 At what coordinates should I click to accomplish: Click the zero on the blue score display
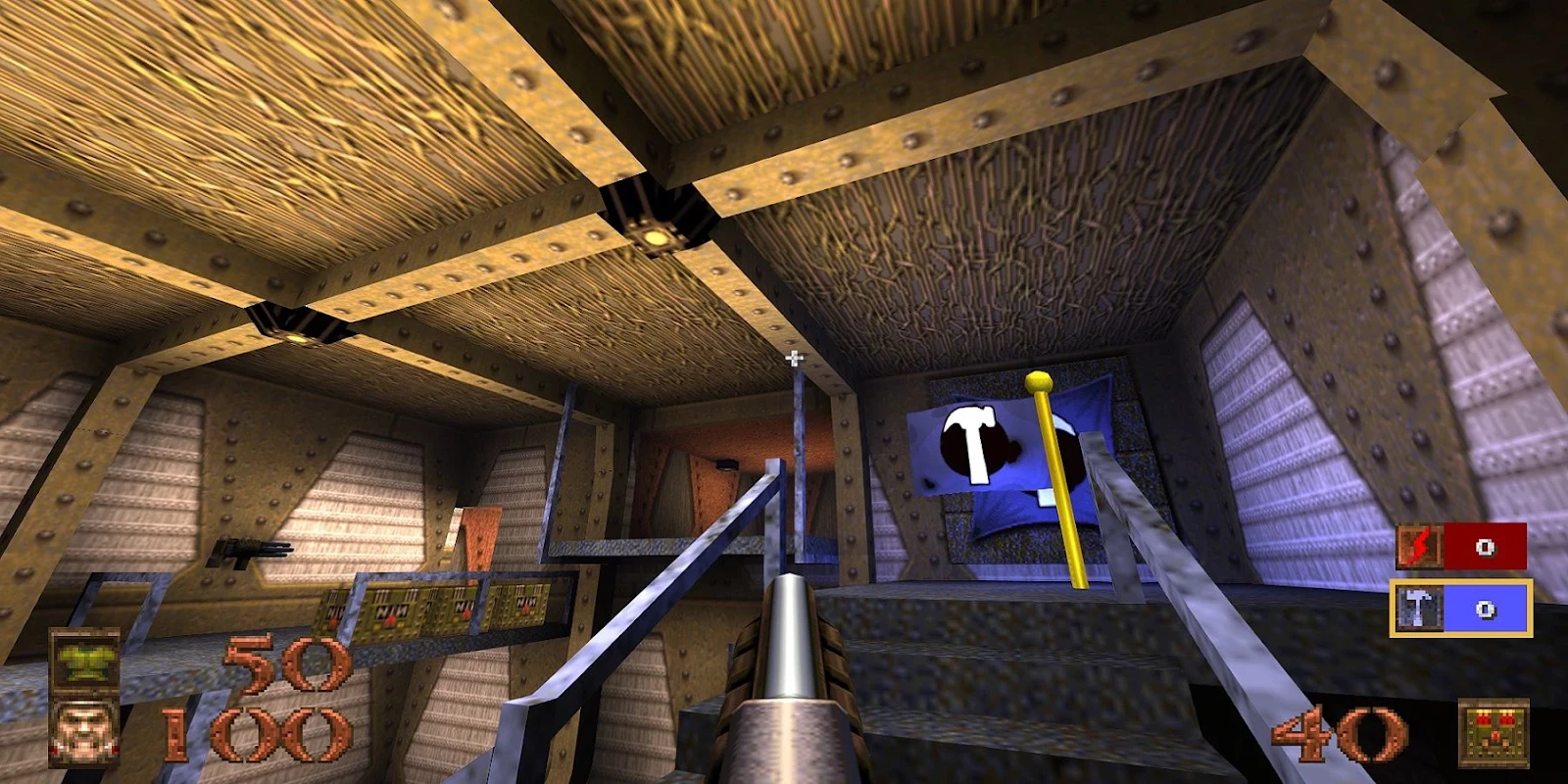coord(1486,610)
